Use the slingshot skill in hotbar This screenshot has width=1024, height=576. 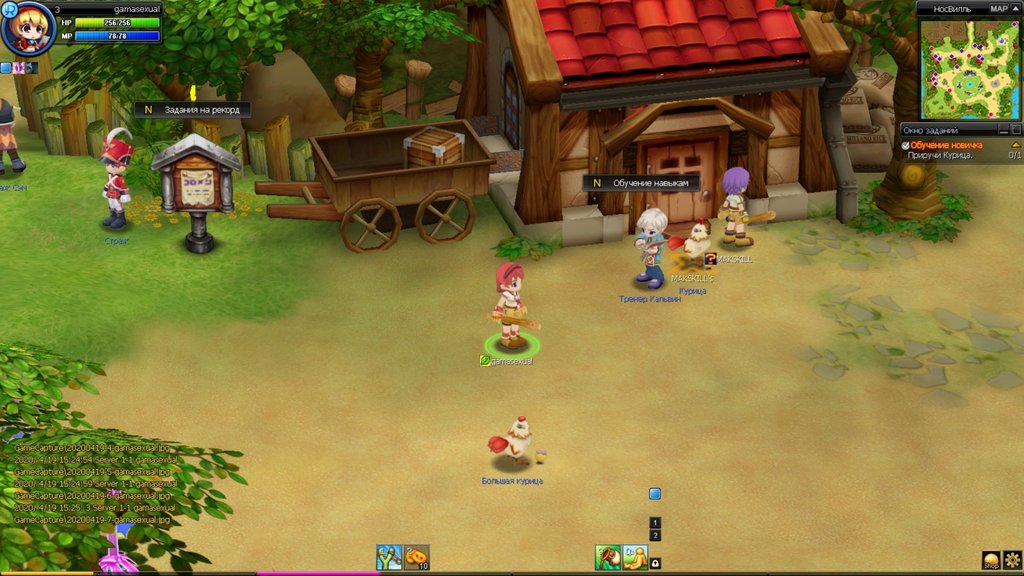[x=389, y=558]
